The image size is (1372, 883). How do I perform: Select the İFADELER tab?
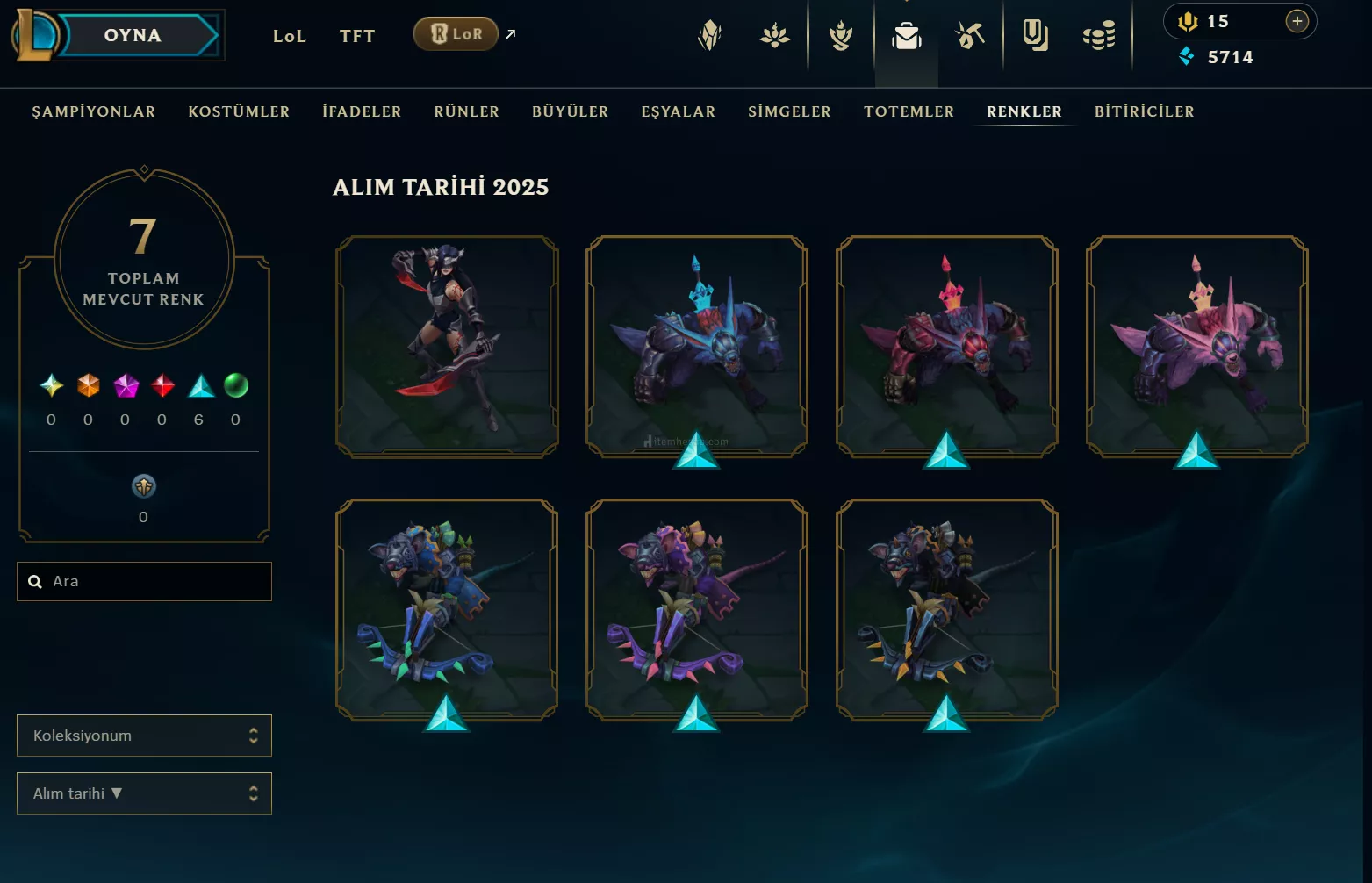click(x=362, y=111)
